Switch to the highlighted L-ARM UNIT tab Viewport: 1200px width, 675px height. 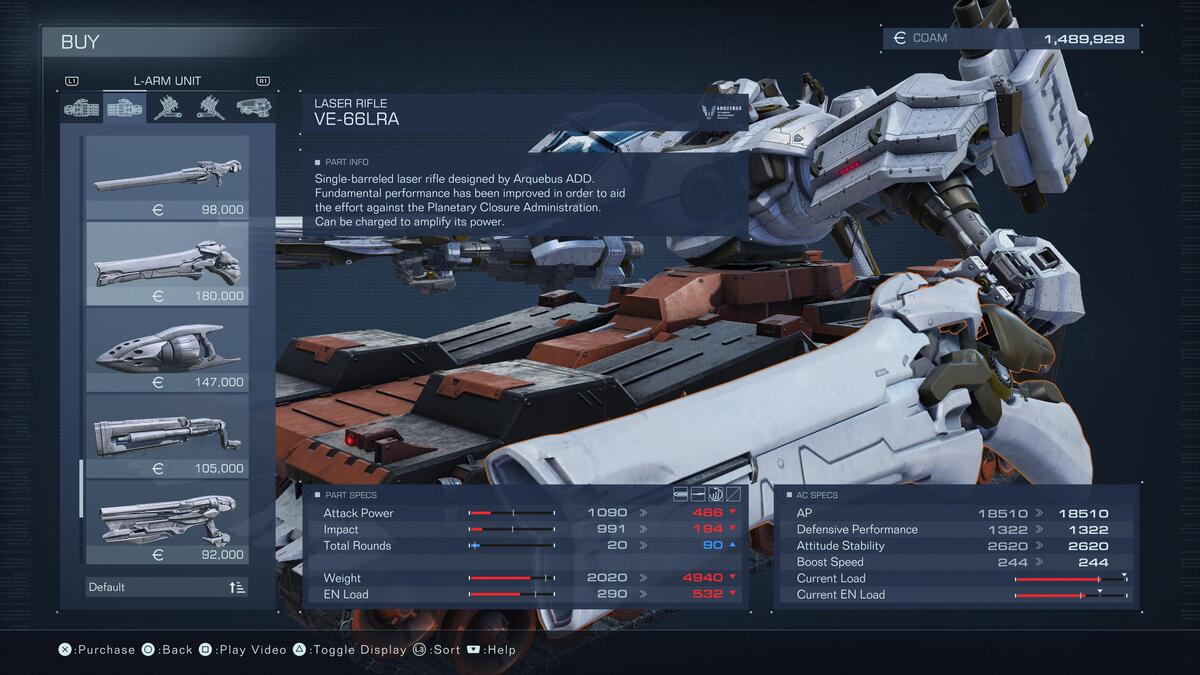point(125,108)
